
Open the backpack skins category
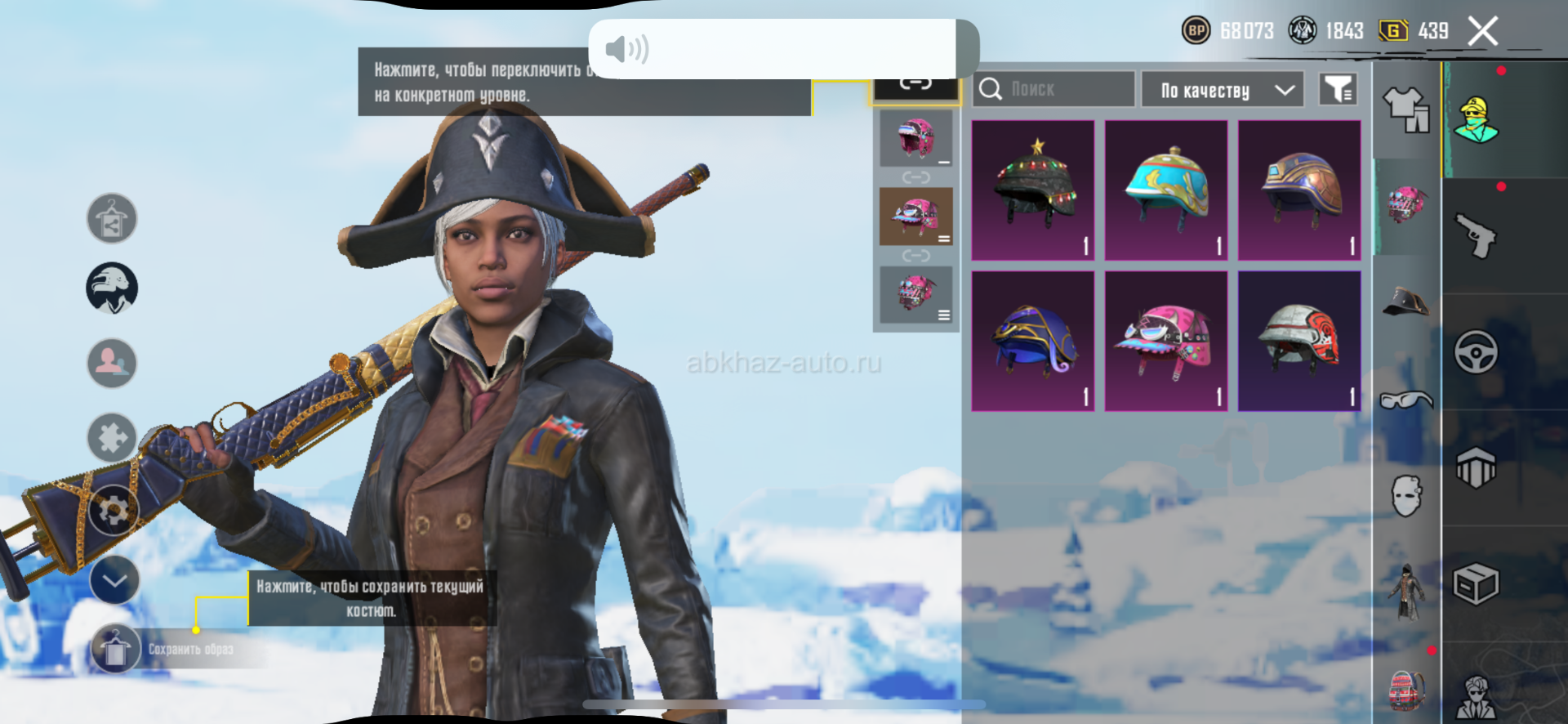click(x=1406, y=690)
